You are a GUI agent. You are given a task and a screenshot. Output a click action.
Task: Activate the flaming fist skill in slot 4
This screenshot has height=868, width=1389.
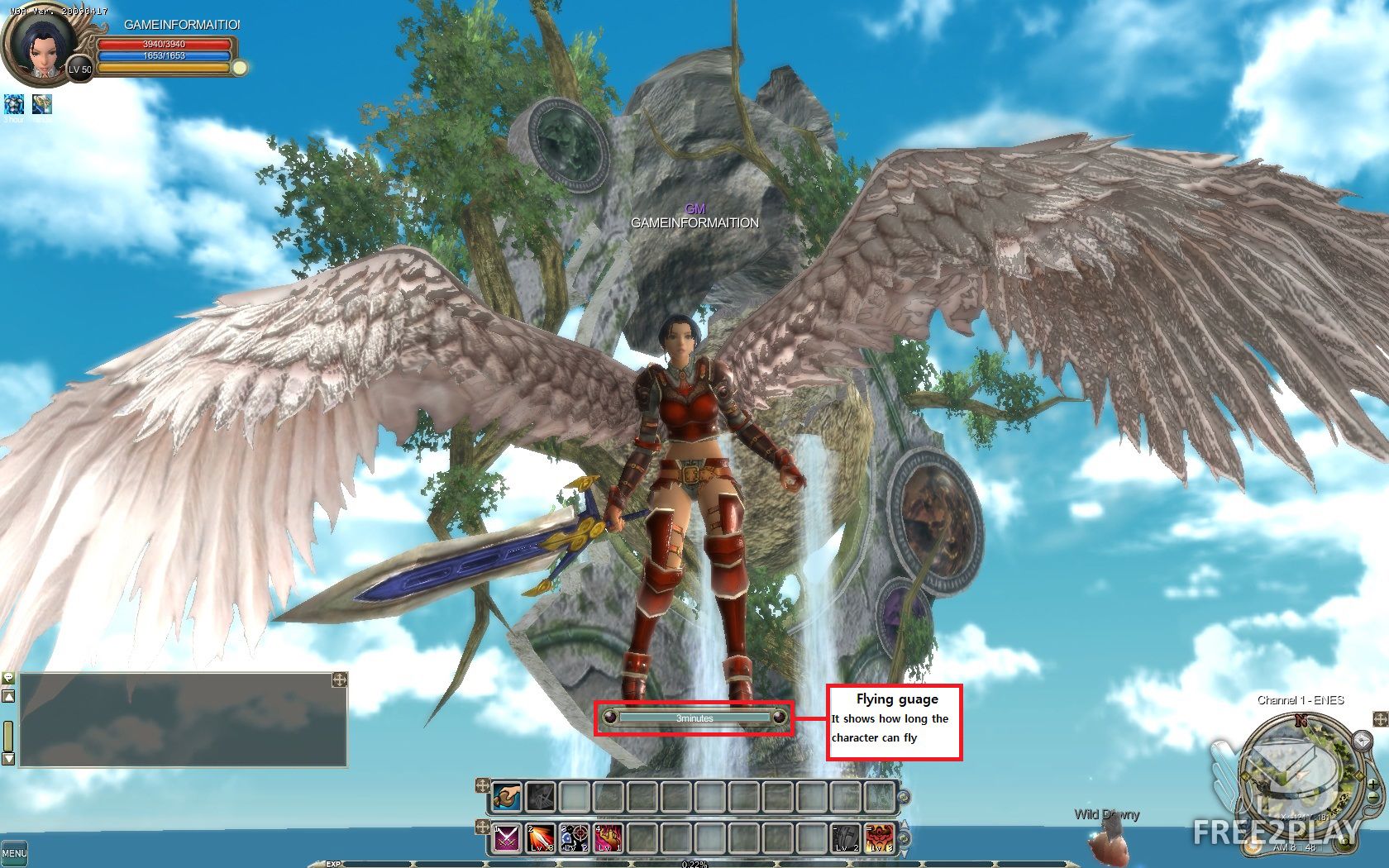(x=609, y=838)
